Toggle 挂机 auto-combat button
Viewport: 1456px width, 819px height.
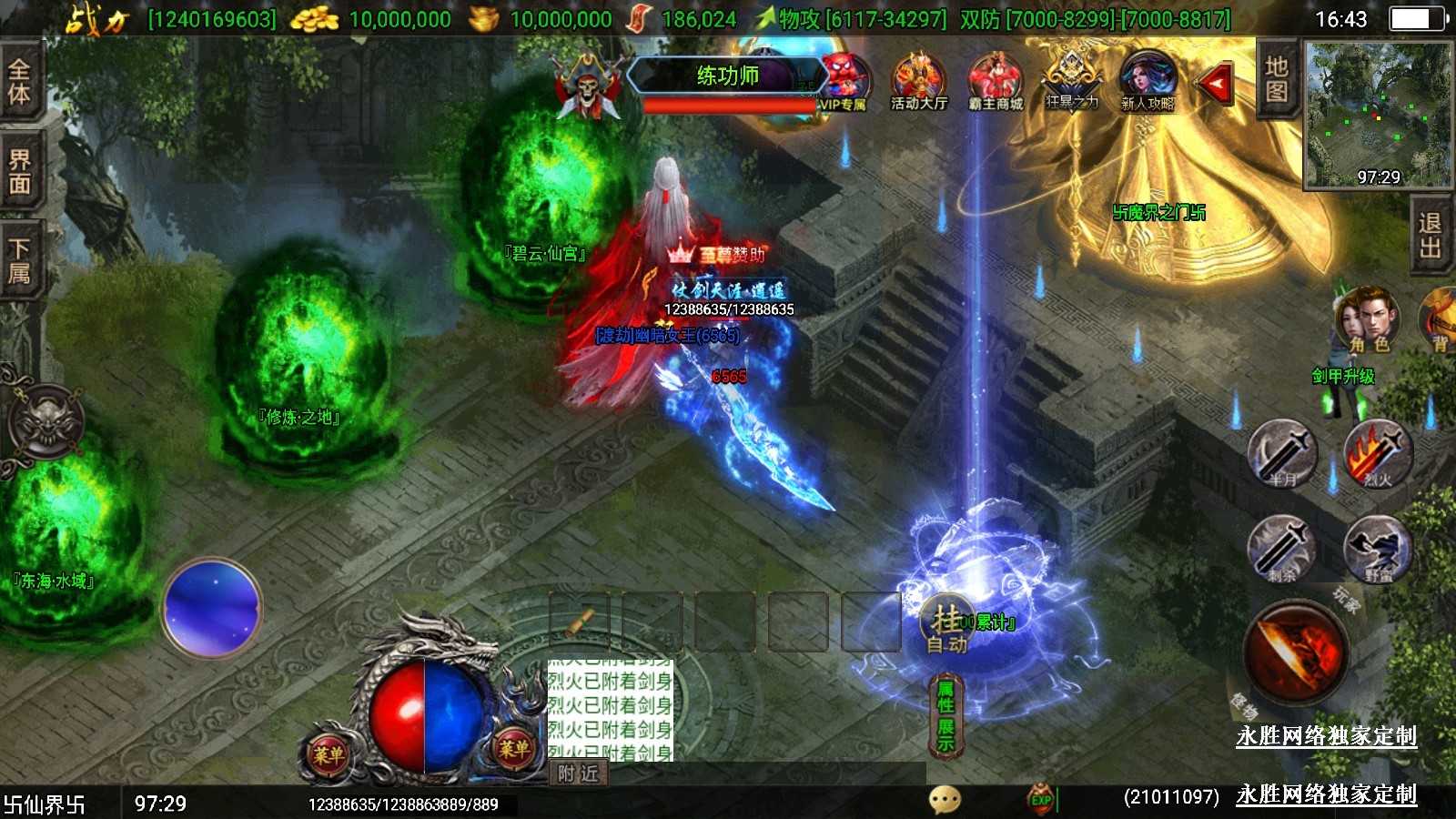tap(946, 626)
